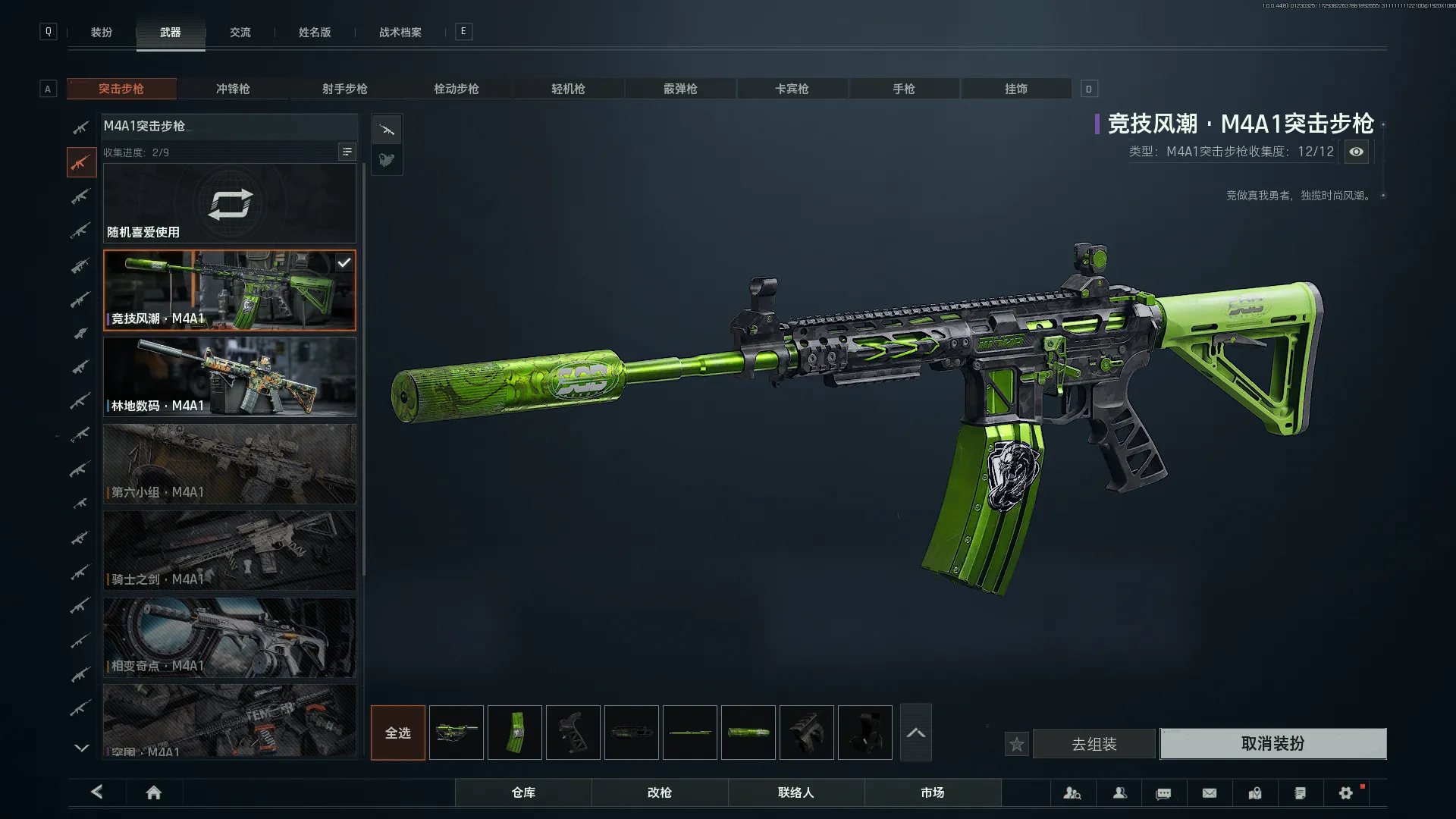The width and height of the screenshot is (1456, 819).
Task: Open the 交流 top tab
Action: click(x=240, y=33)
